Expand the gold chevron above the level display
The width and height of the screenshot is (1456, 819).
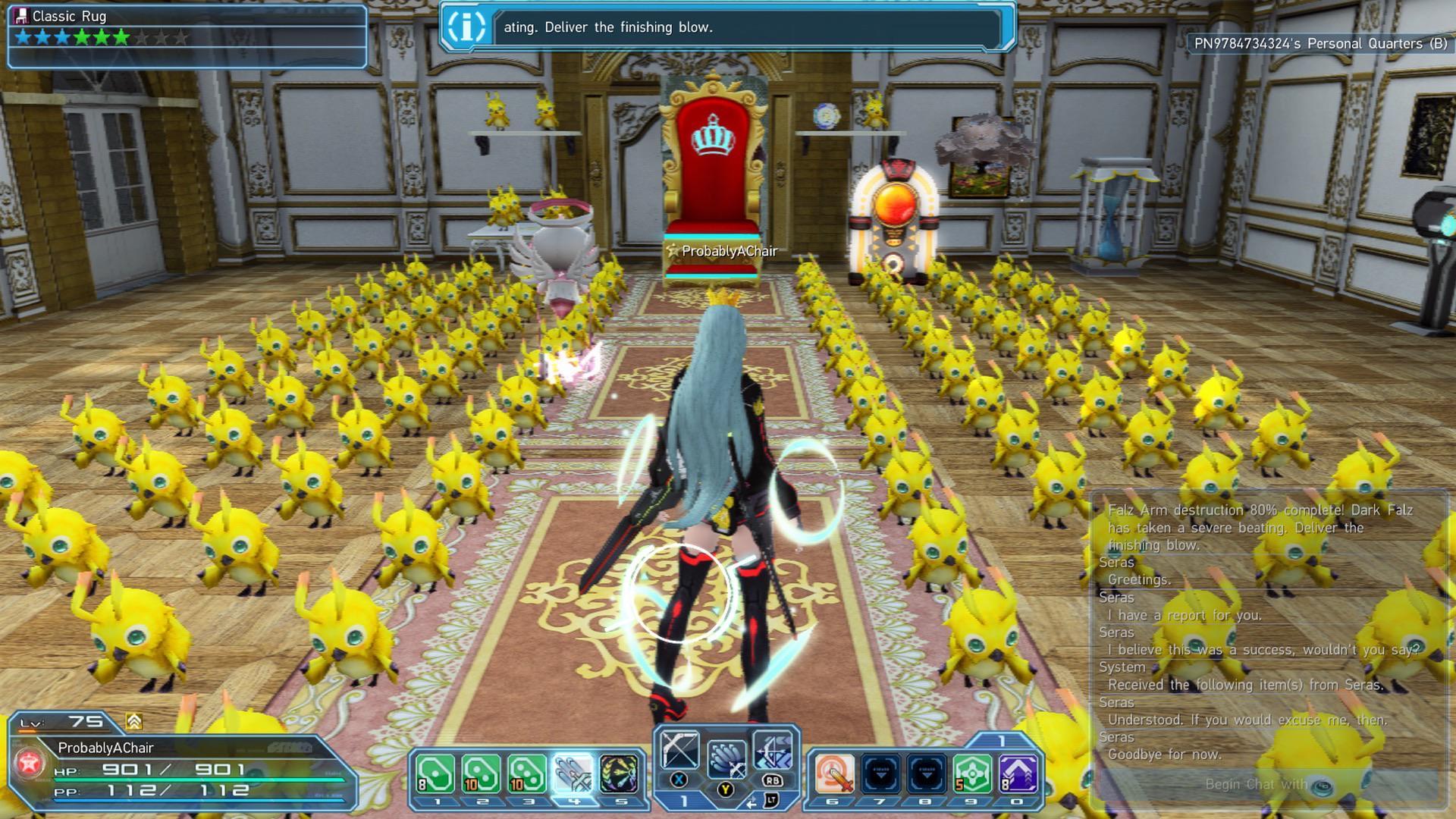coord(134,721)
